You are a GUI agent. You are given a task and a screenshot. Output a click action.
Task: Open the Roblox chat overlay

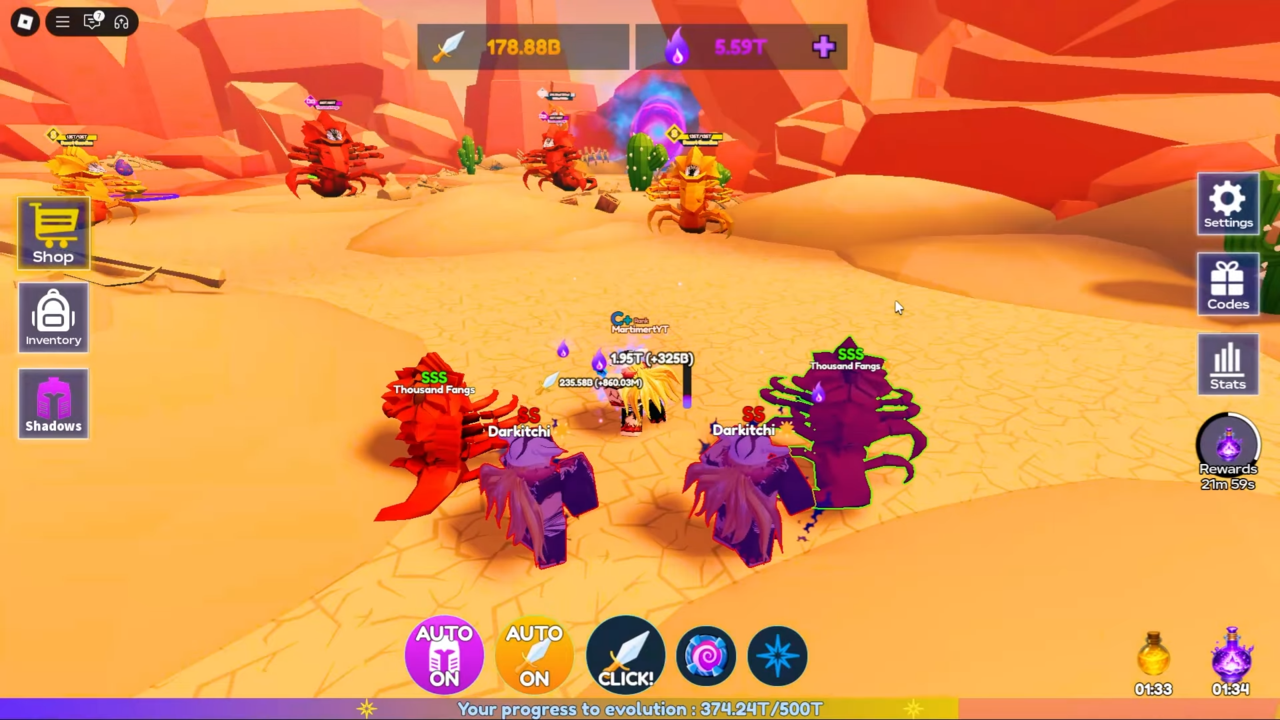(92, 21)
